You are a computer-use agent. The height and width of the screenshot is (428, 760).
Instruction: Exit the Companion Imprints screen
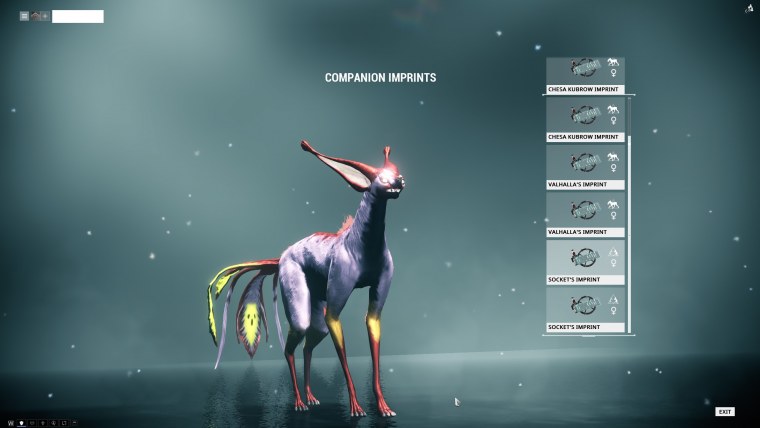[x=724, y=411]
